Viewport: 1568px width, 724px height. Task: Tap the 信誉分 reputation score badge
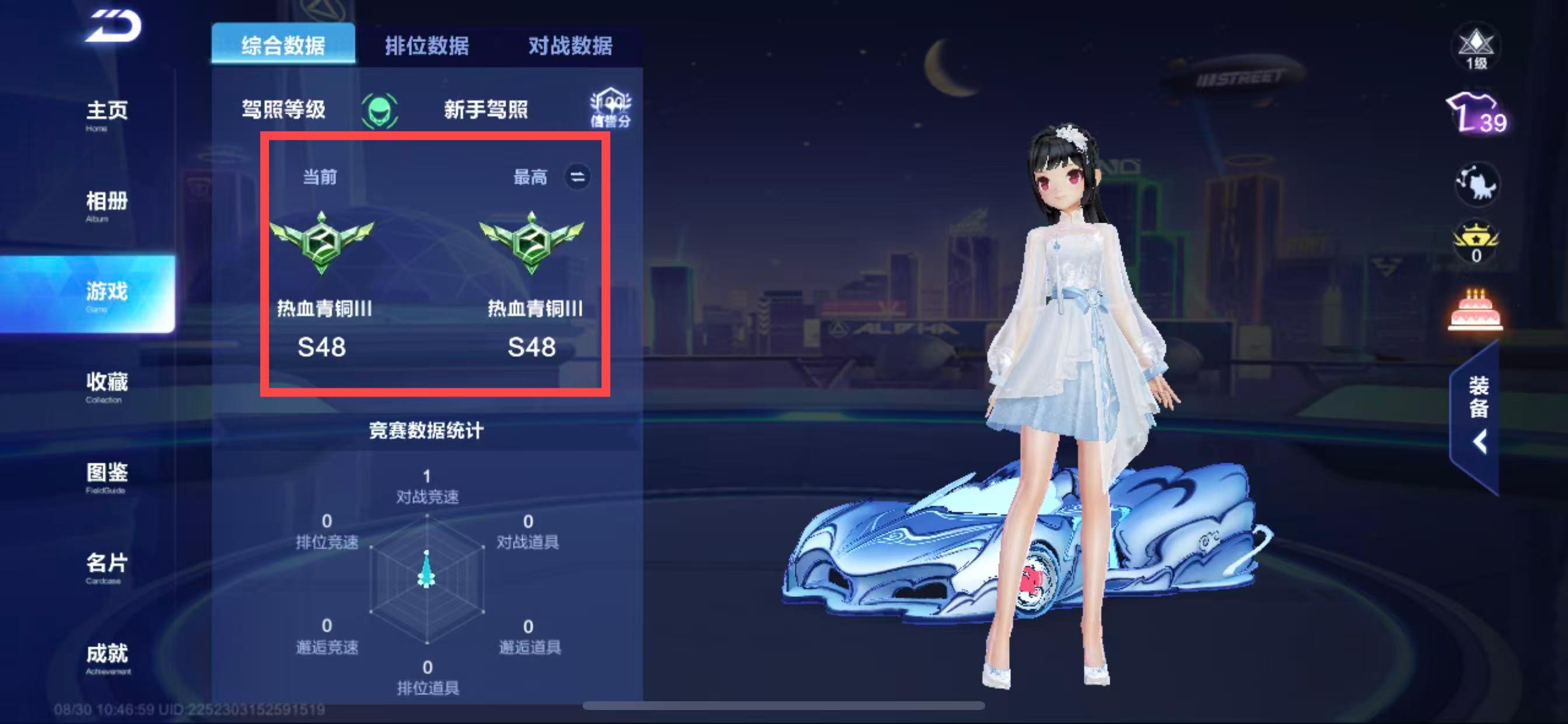610,109
